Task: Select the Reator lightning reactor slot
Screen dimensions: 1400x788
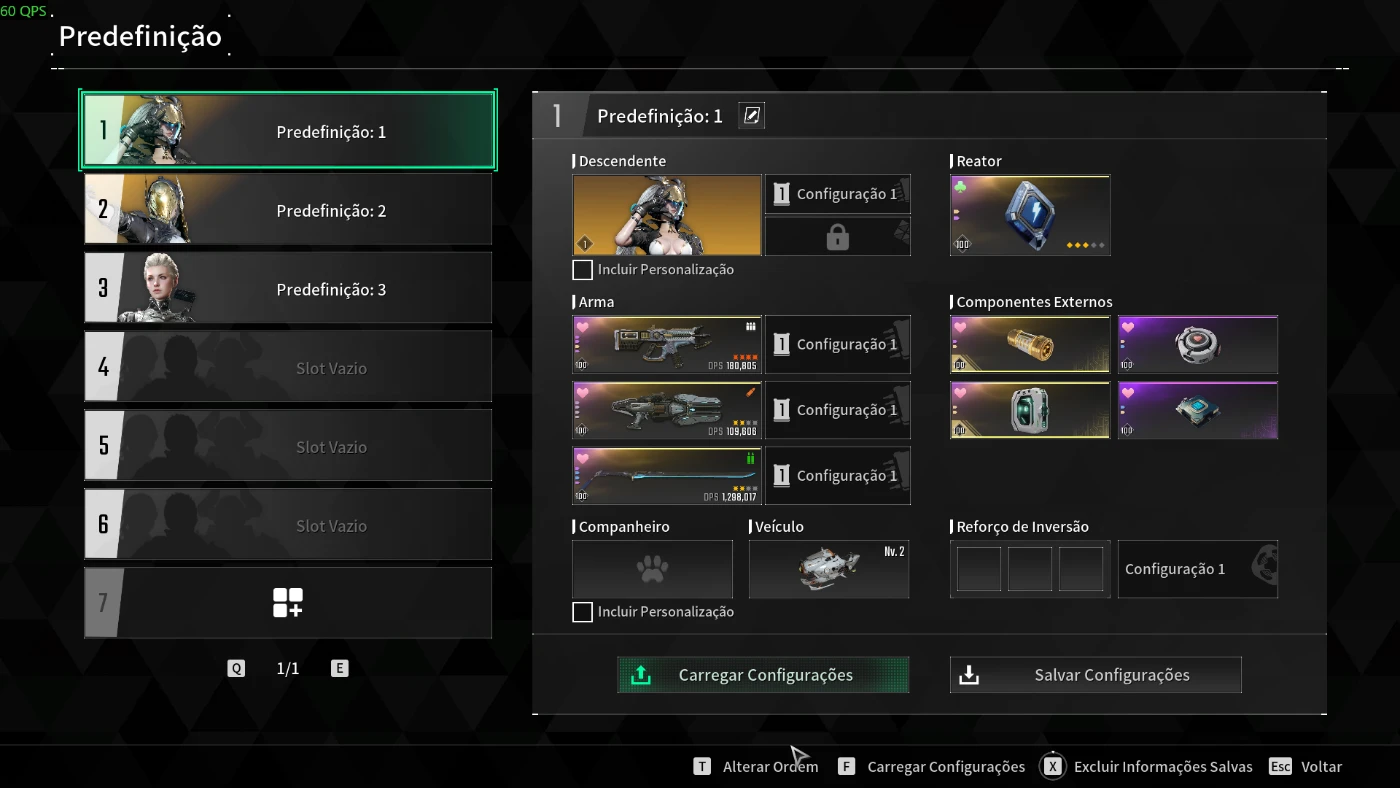Action: point(1030,215)
